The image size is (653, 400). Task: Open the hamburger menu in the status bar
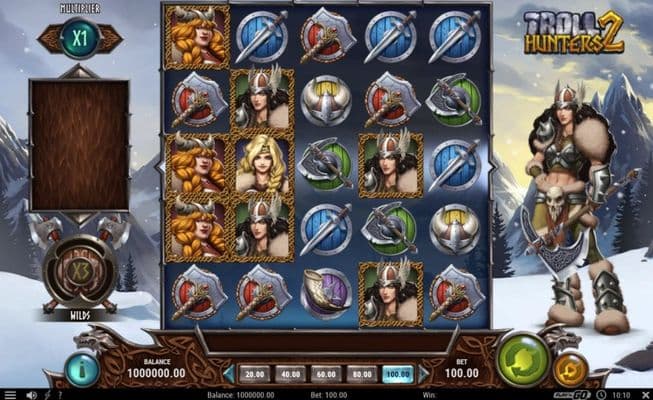pos(9,394)
